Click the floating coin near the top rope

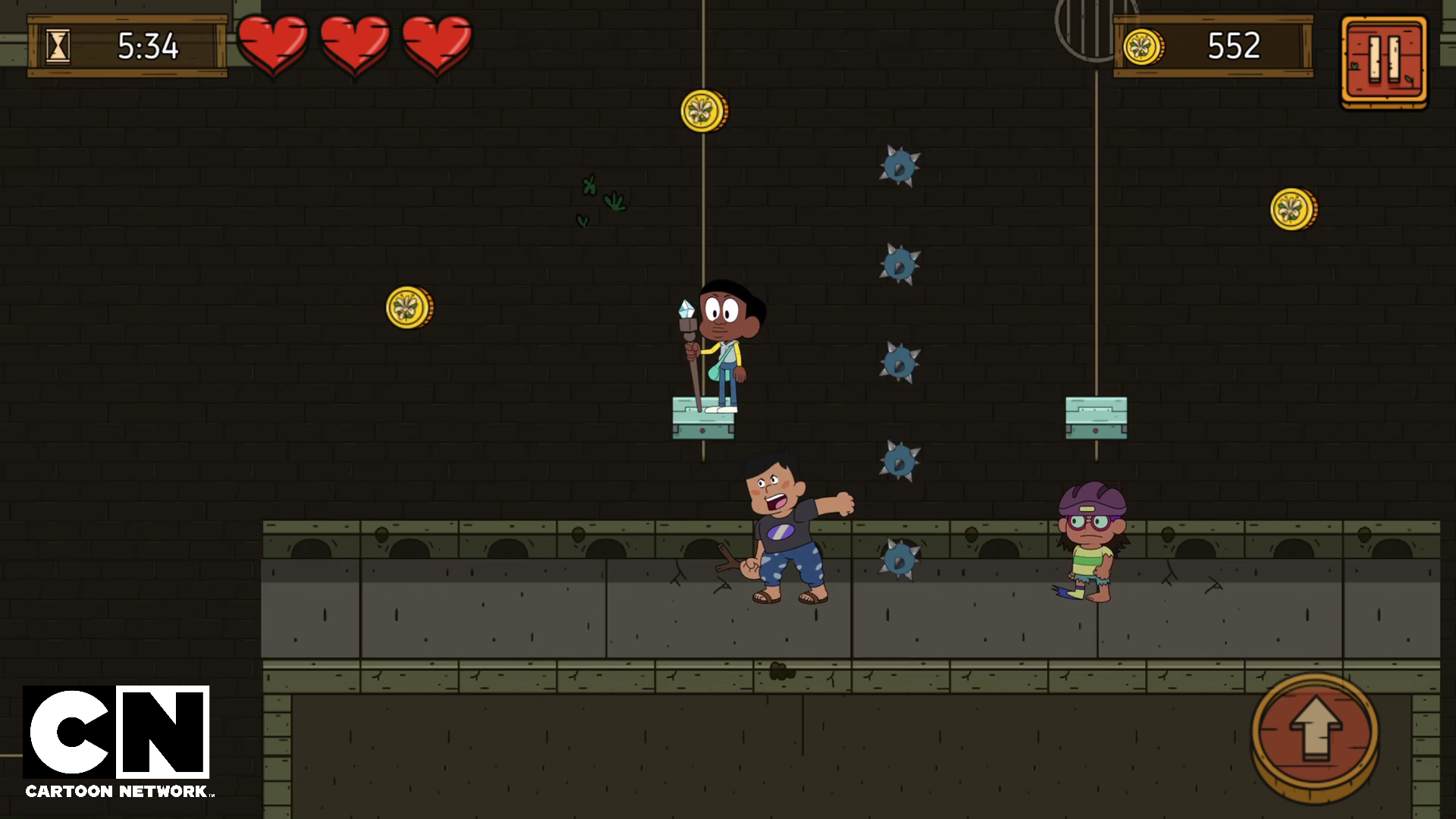pos(701,109)
